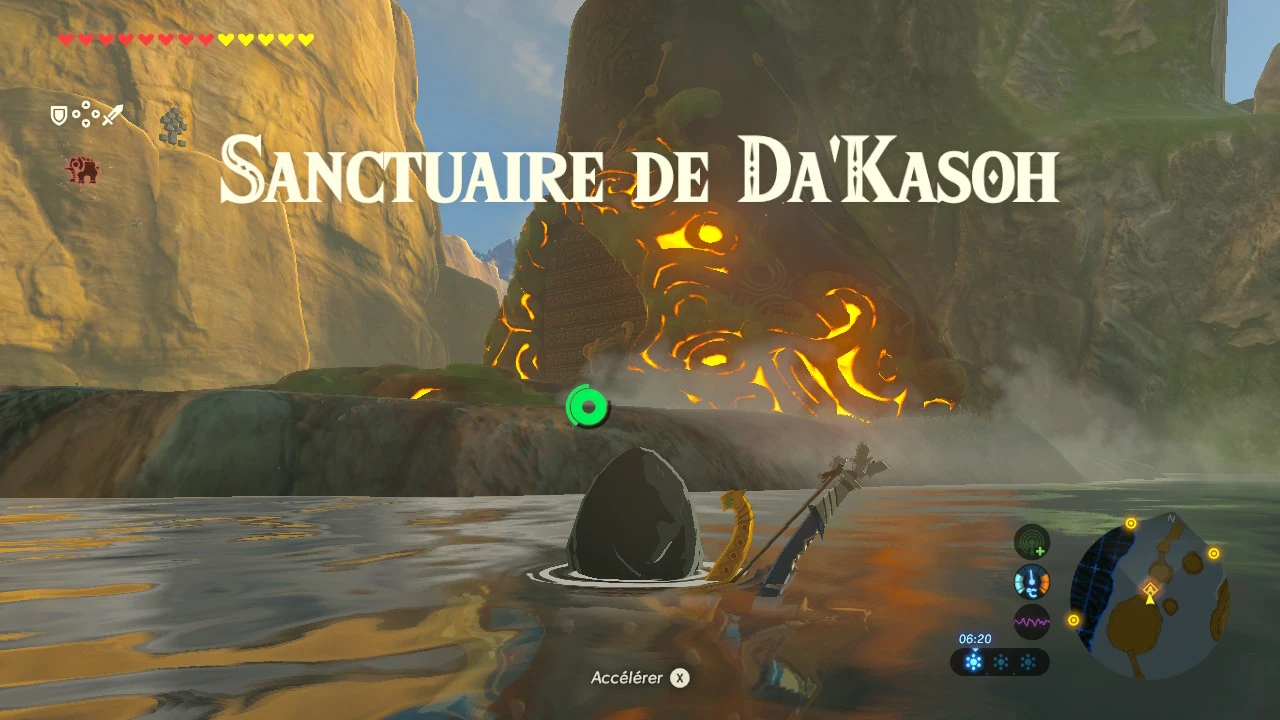Viewport: 1280px width, 720px height.
Task: Click the leftmost shrine marker on the minimap
Action: [1073, 620]
